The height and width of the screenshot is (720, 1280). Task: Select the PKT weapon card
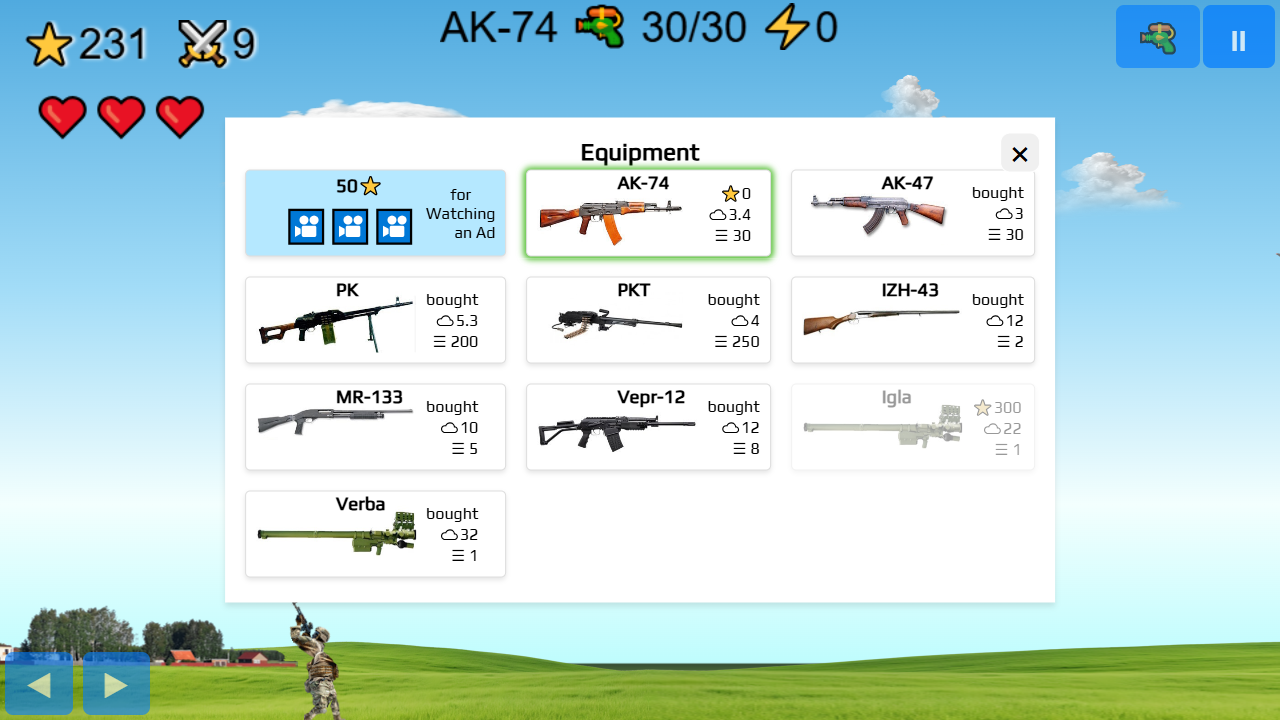pyautogui.click(x=648, y=320)
